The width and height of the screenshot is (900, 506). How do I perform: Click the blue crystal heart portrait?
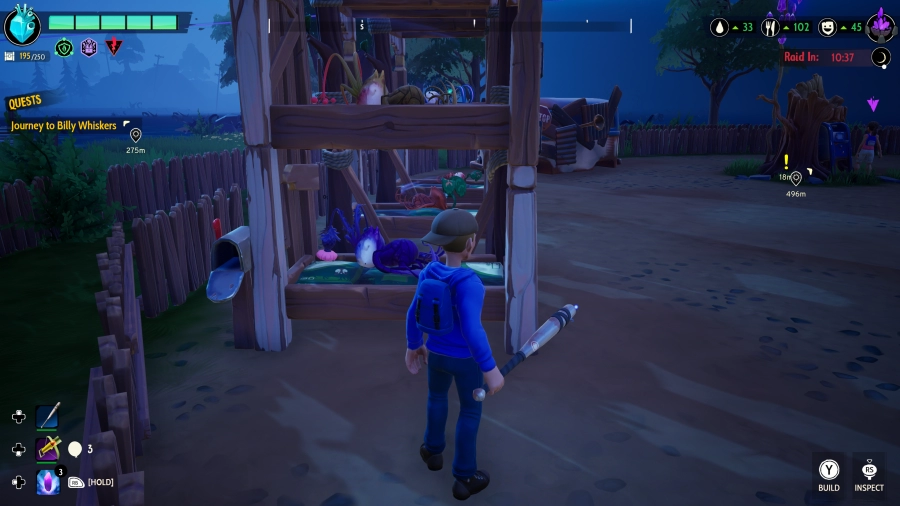pyautogui.click(x=22, y=26)
